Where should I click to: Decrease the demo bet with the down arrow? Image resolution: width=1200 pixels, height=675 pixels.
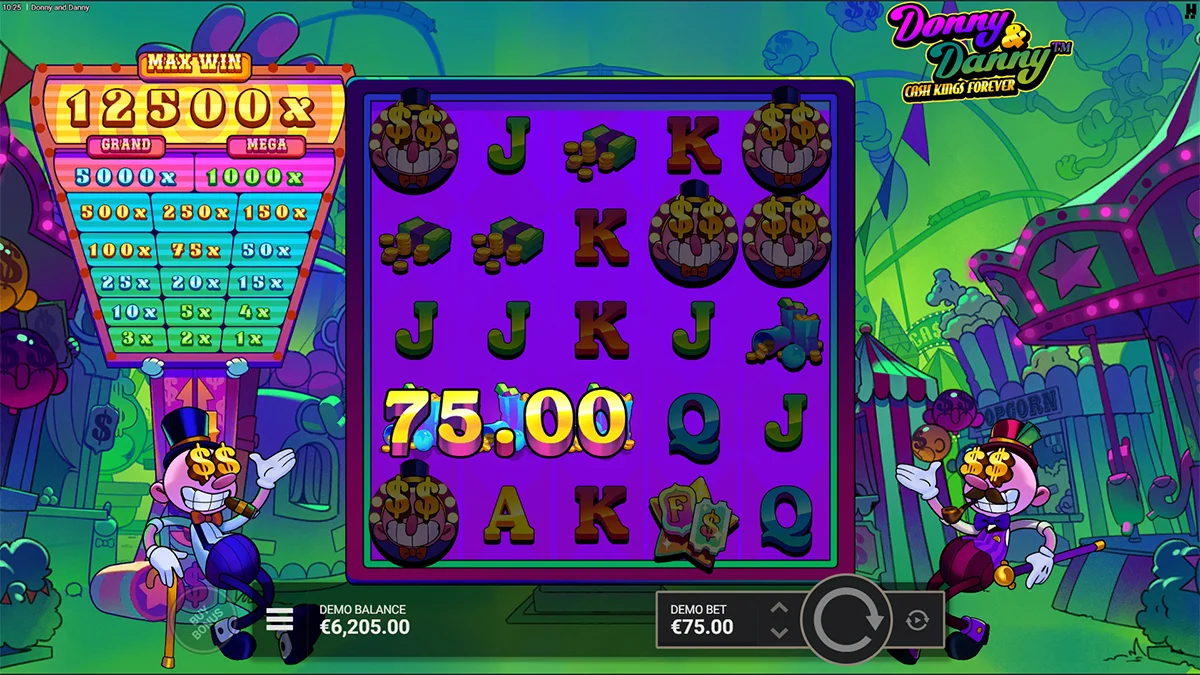coord(780,632)
